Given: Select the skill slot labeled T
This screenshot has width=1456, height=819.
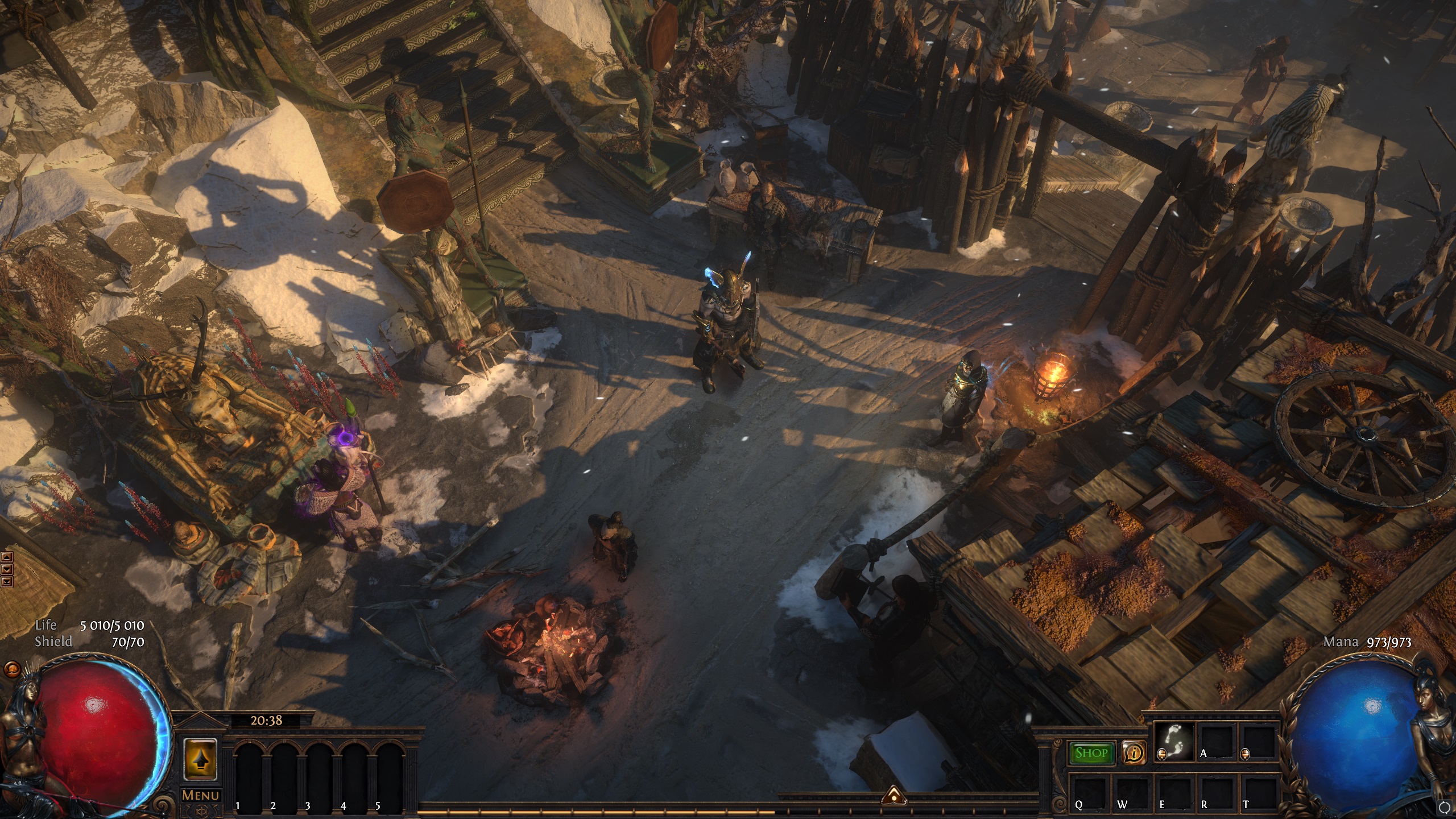Looking at the screenshot, I should click(1254, 793).
